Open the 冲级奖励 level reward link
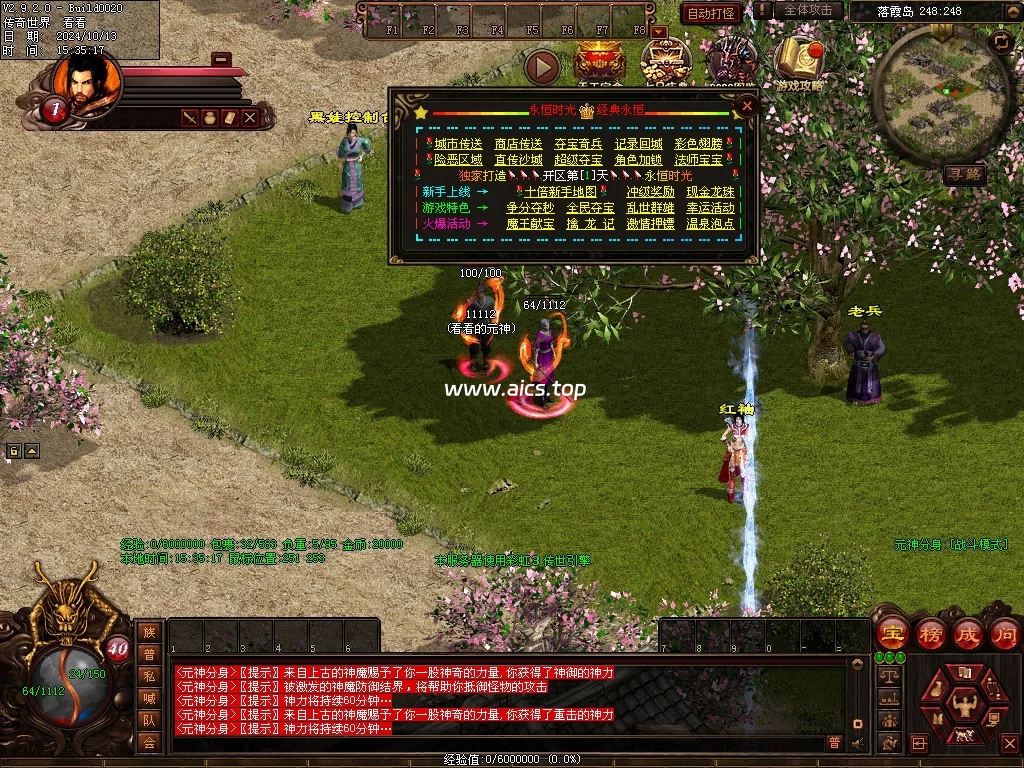This screenshot has height=768, width=1024. pos(650,192)
